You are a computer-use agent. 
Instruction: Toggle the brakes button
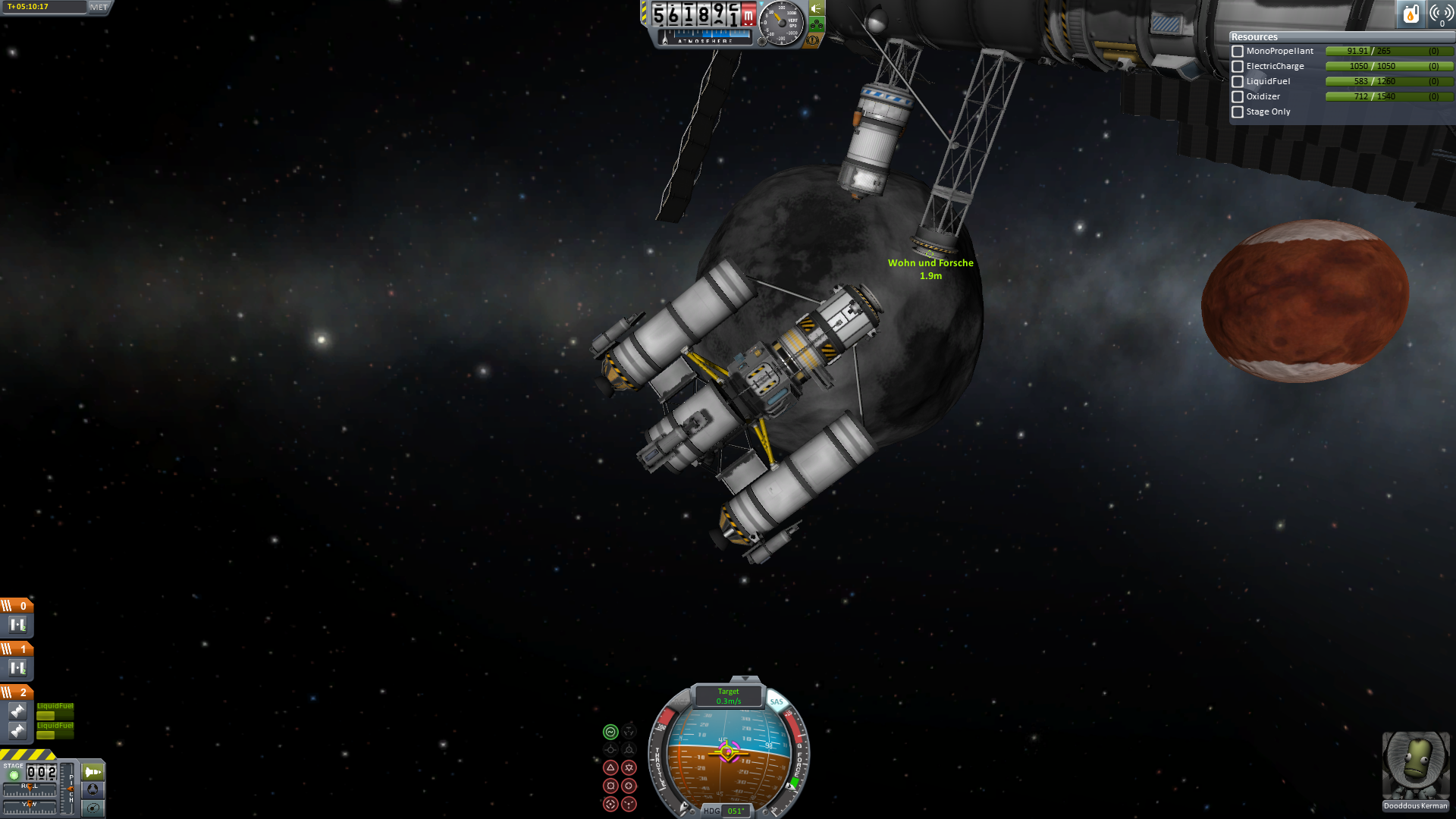coord(813,39)
